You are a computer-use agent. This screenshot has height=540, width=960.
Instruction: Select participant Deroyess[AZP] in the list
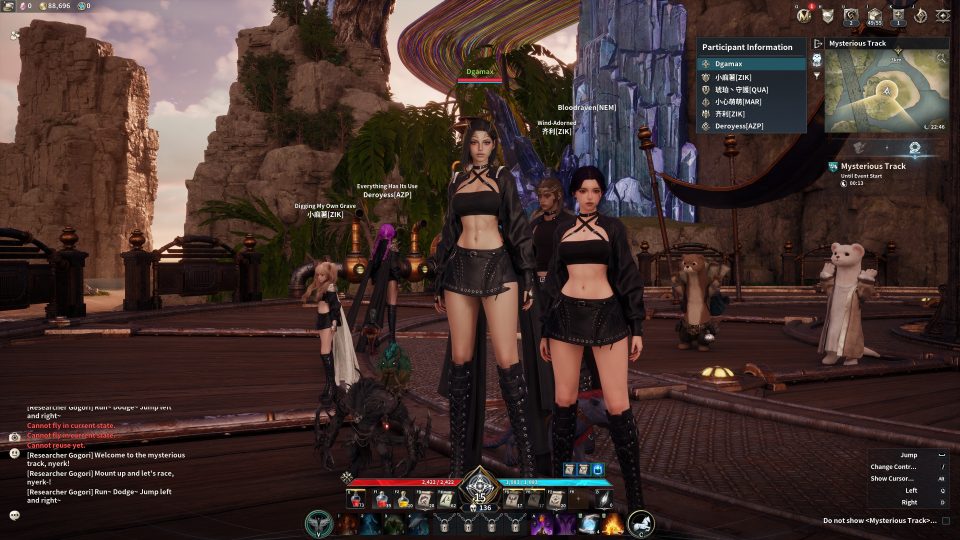coord(751,127)
